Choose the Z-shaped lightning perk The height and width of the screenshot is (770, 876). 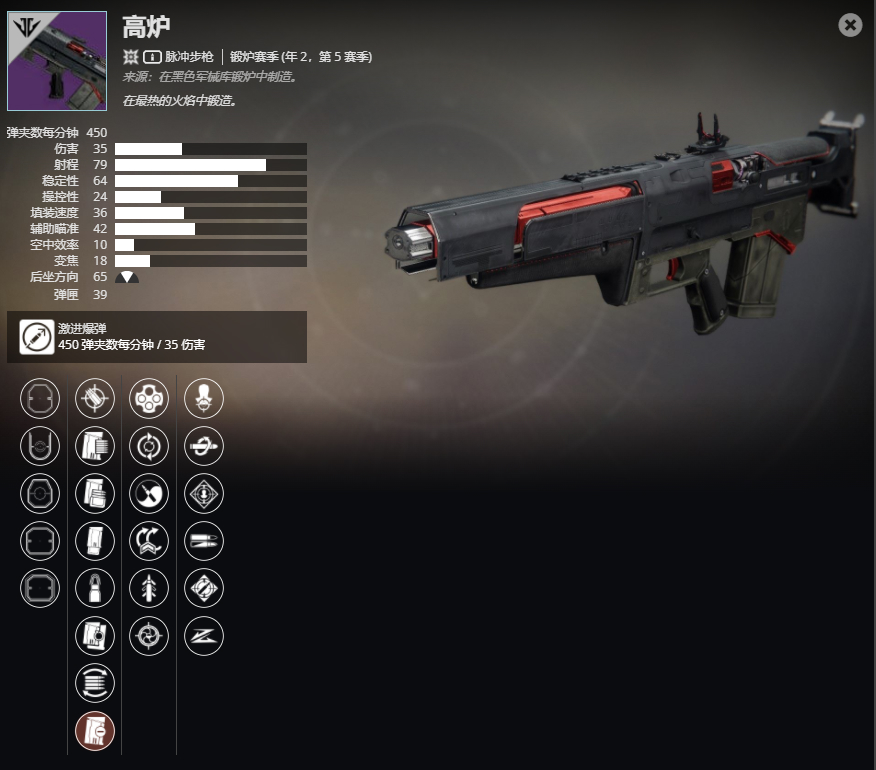204,636
